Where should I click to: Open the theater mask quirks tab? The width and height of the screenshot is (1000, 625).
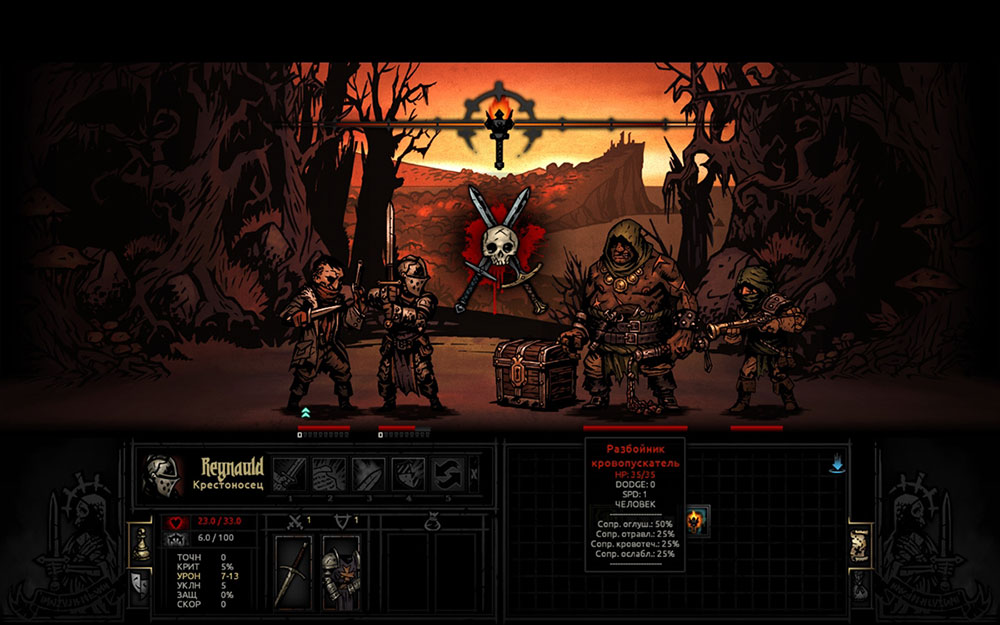pos(142,583)
